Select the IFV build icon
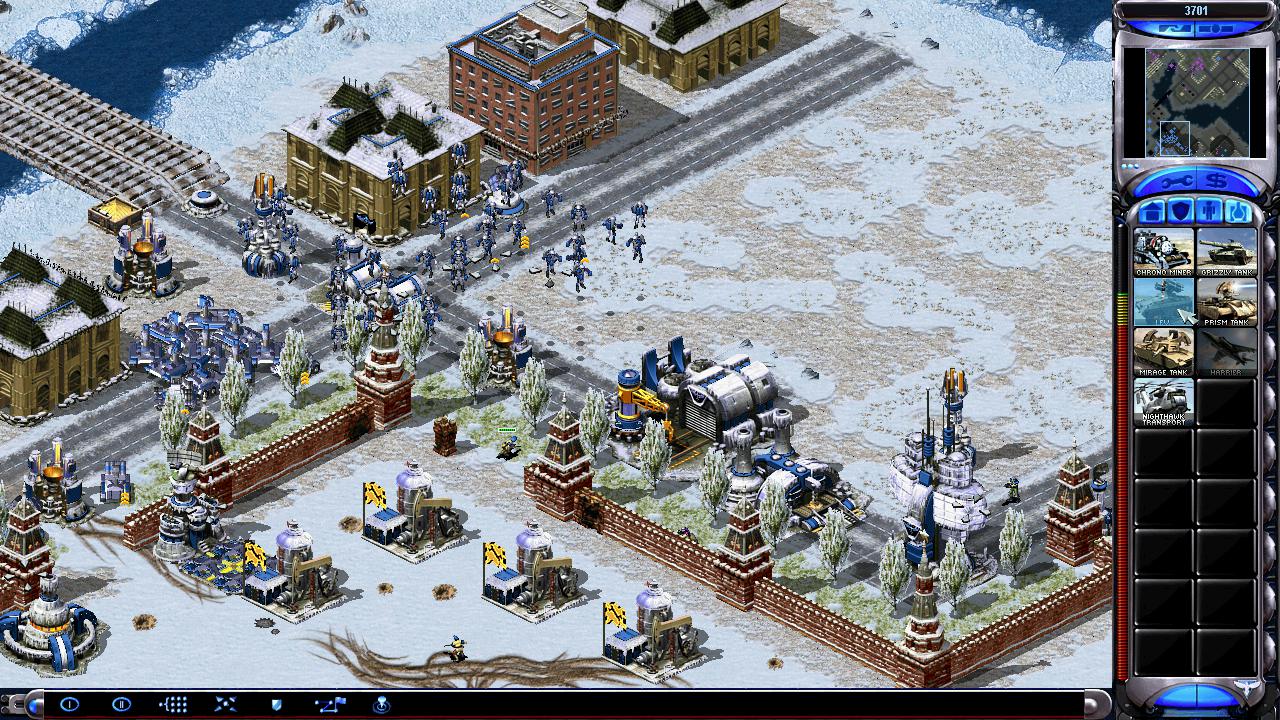Screen dimensions: 1280x720 [x=1163, y=302]
